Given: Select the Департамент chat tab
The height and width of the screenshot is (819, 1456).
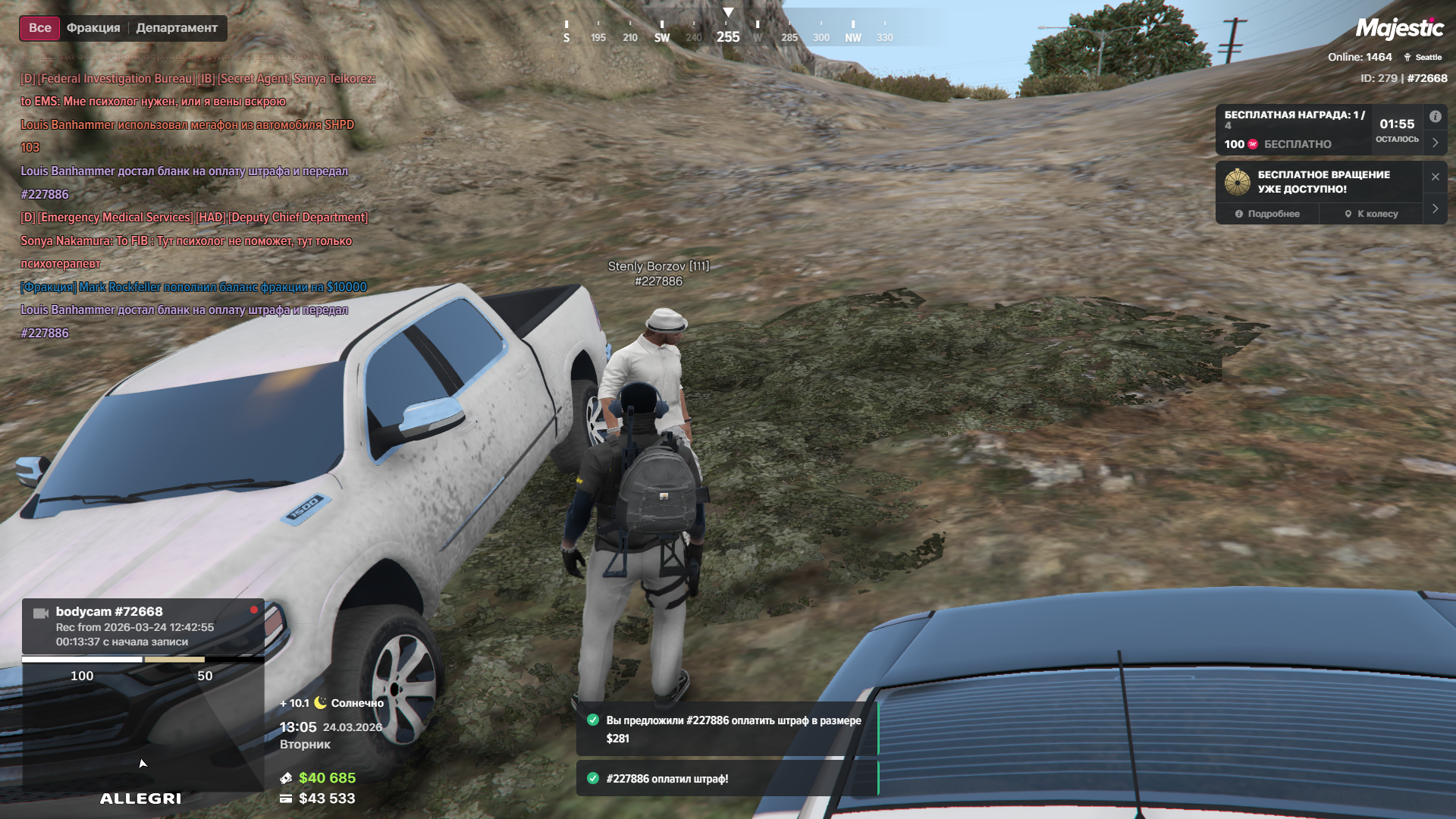Looking at the screenshot, I should pos(177,28).
